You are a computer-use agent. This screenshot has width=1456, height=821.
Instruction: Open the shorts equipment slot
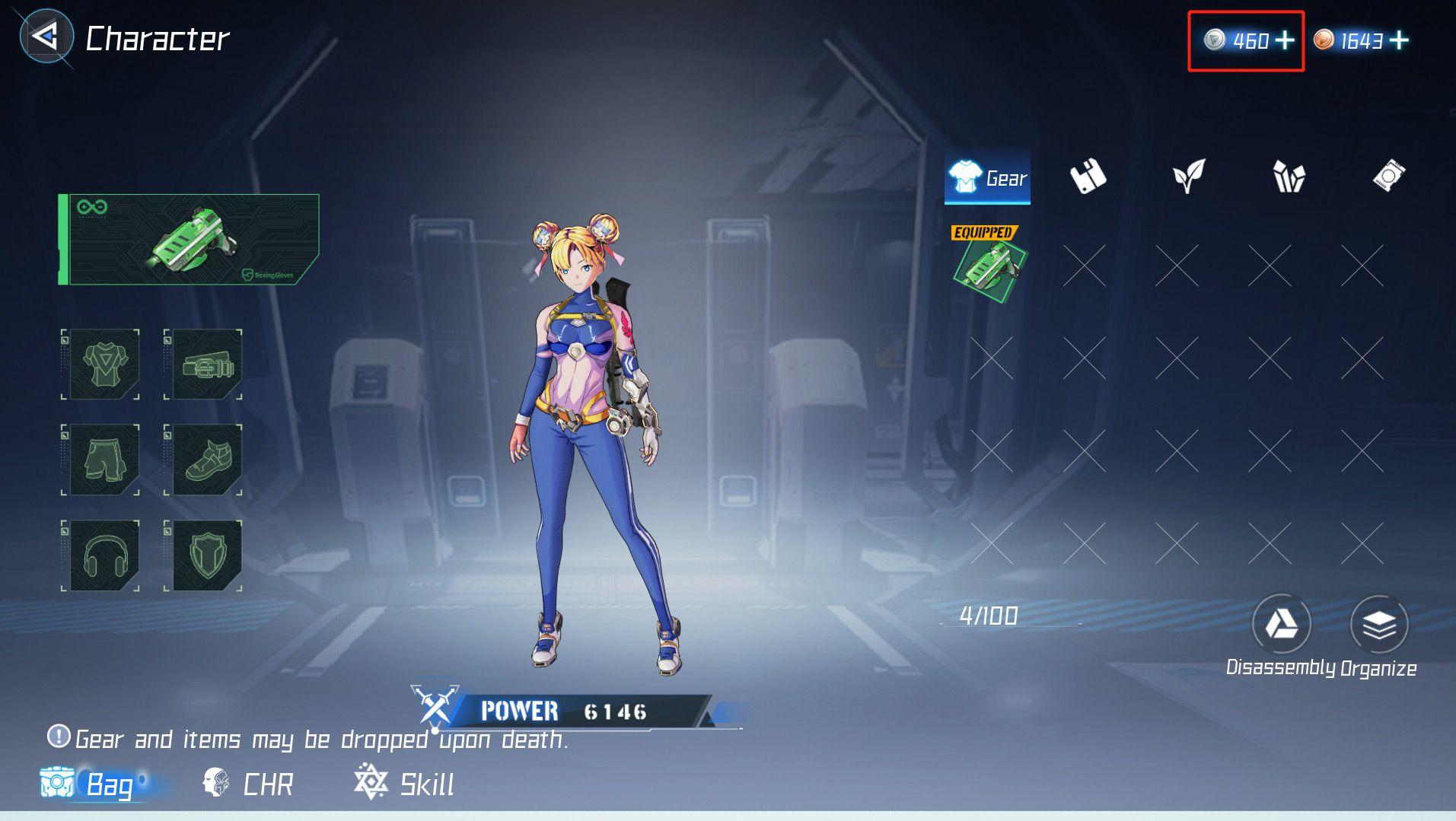click(x=102, y=460)
